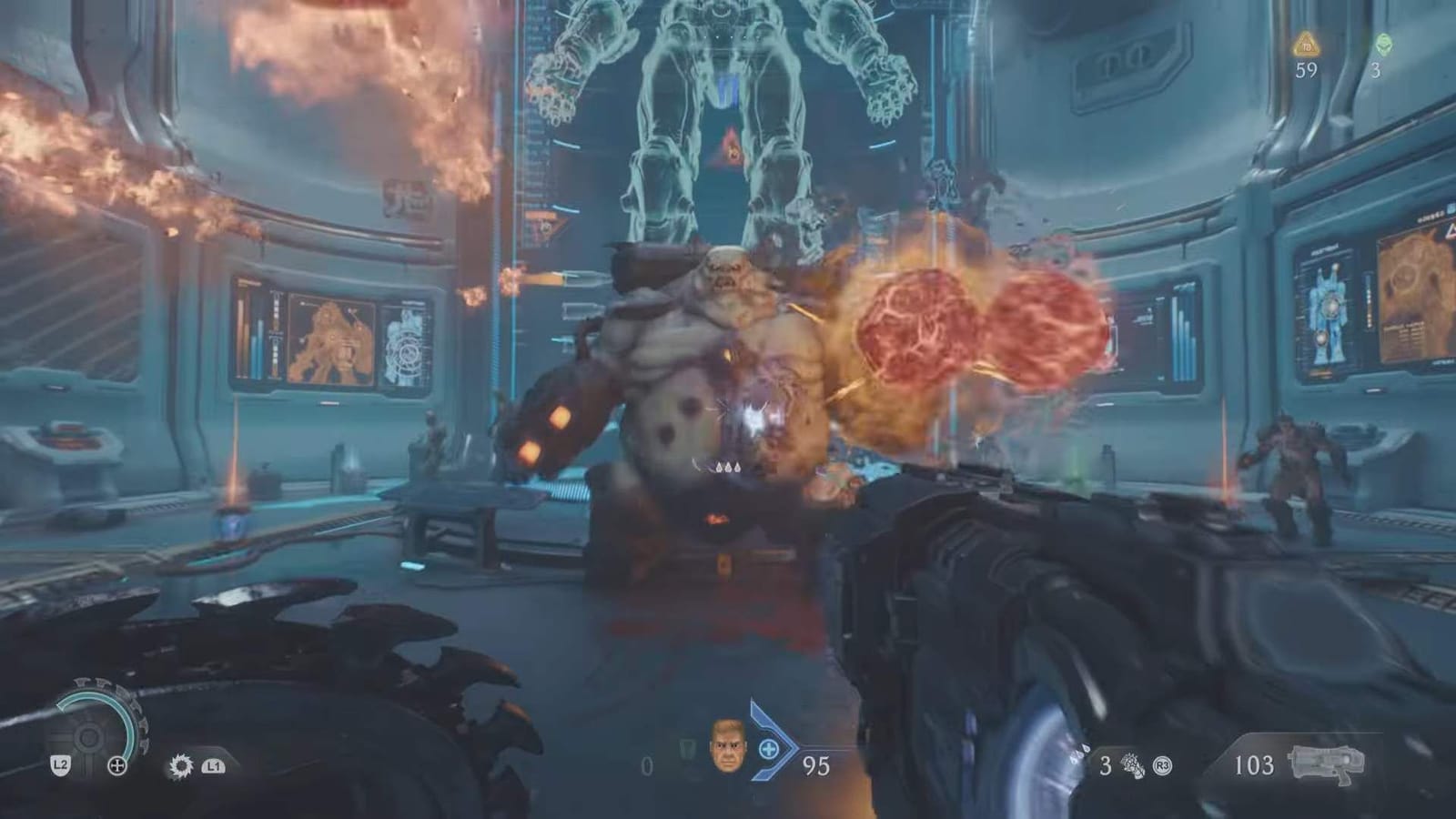Click the frag grenade icon beside the R3 prompt
The image size is (1456, 819).
(x=1132, y=766)
